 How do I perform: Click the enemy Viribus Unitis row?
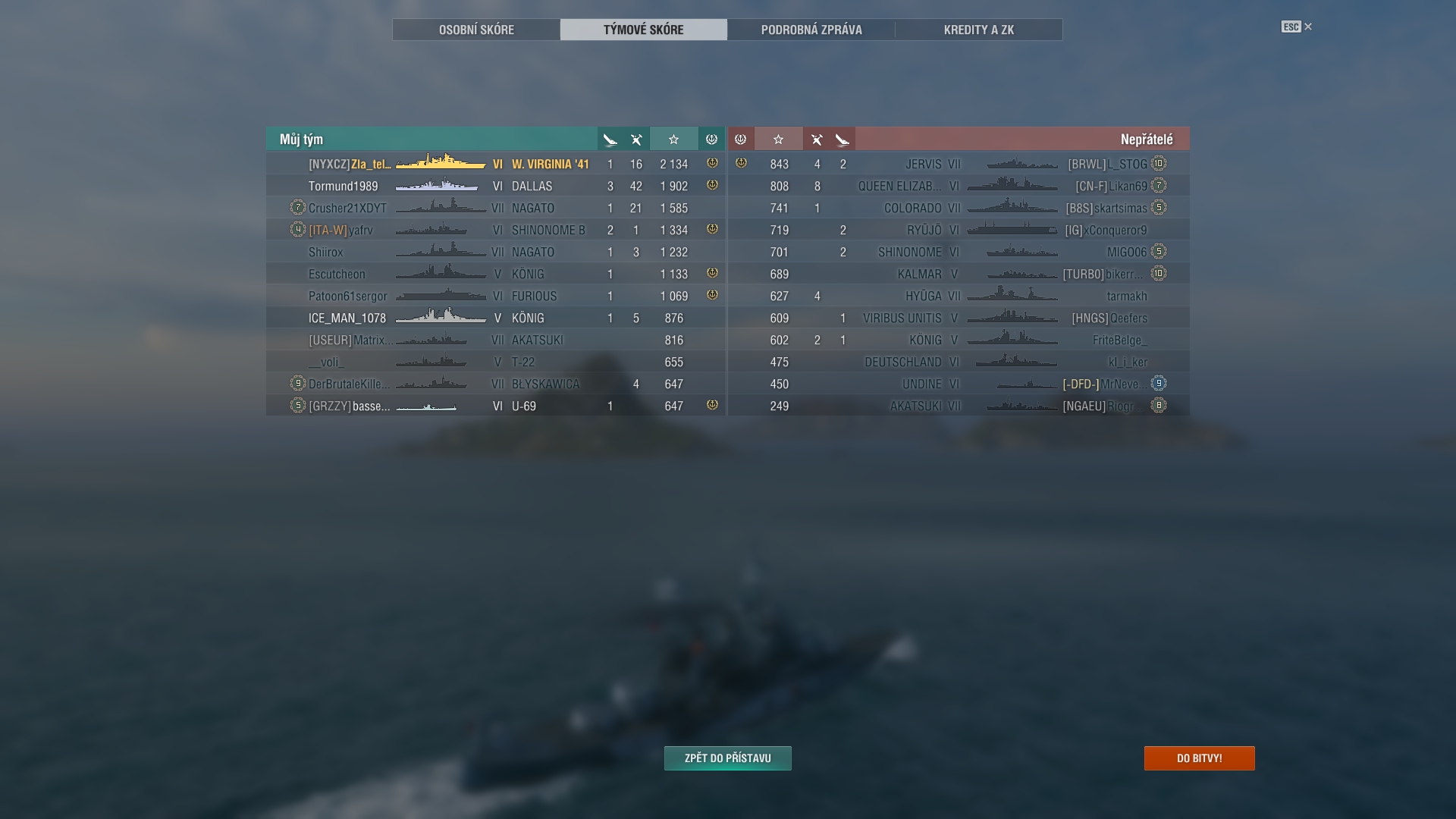pyautogui.click(x=959, y=318)
